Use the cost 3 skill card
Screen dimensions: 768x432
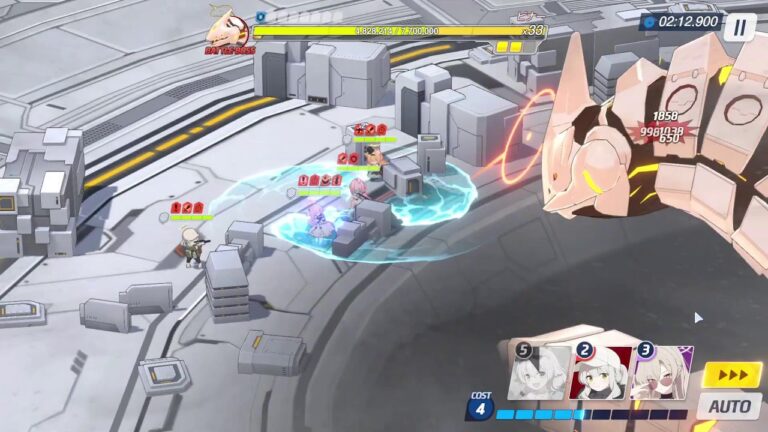click(x=662, y=372)
